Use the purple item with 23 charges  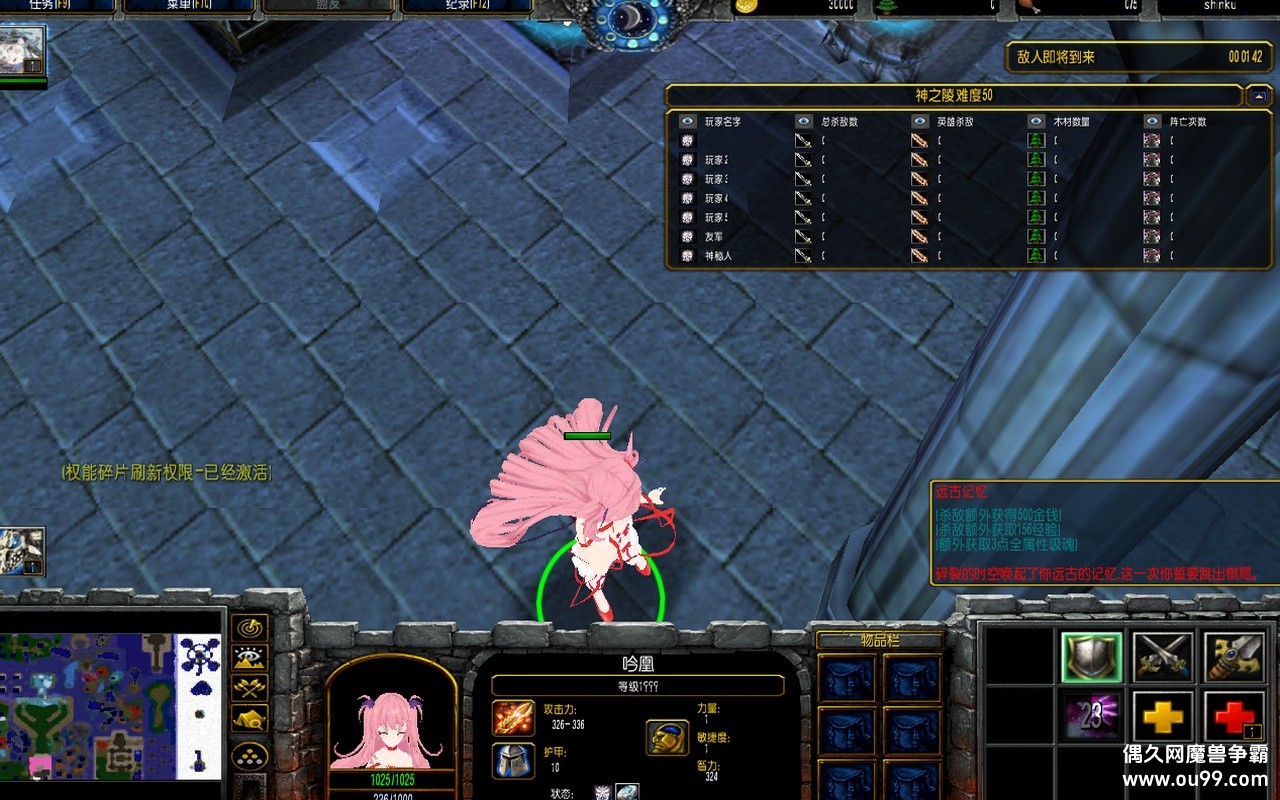coord(1092,715)
